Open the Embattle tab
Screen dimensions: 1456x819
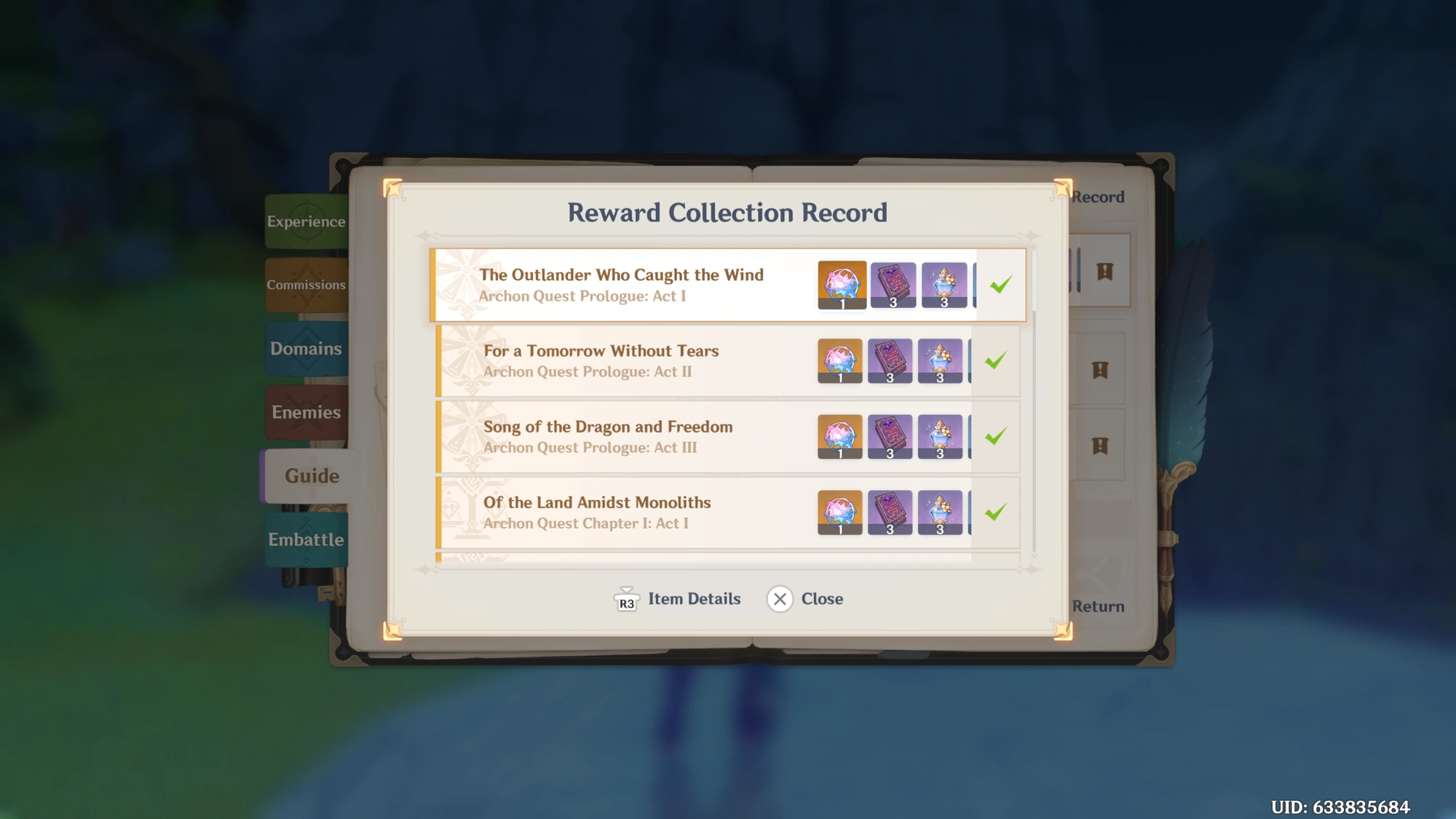pyautogui.click(x=306, y=540)
